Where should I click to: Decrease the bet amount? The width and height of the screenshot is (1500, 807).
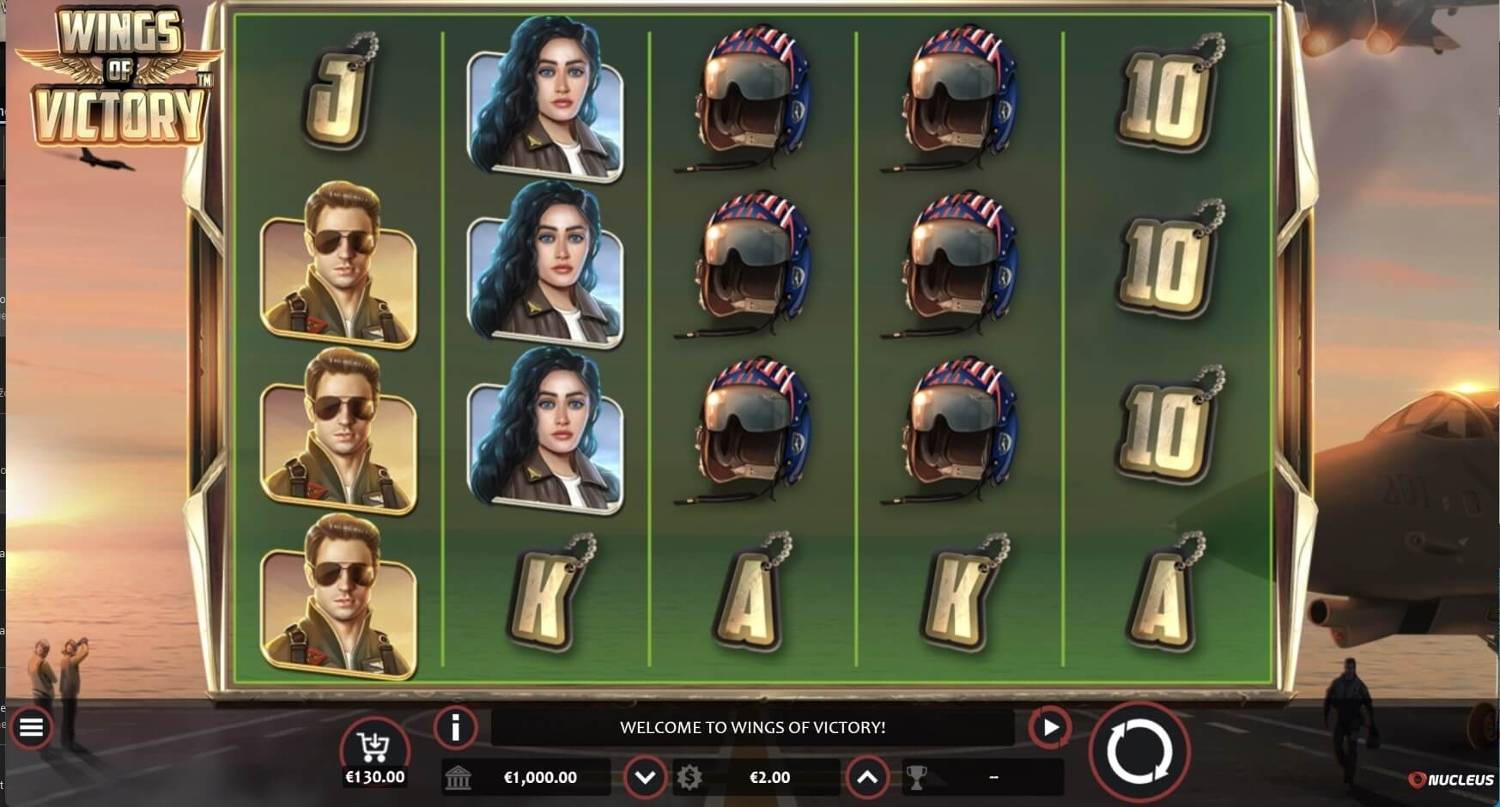pyautogui.click(x=646, y=777)
